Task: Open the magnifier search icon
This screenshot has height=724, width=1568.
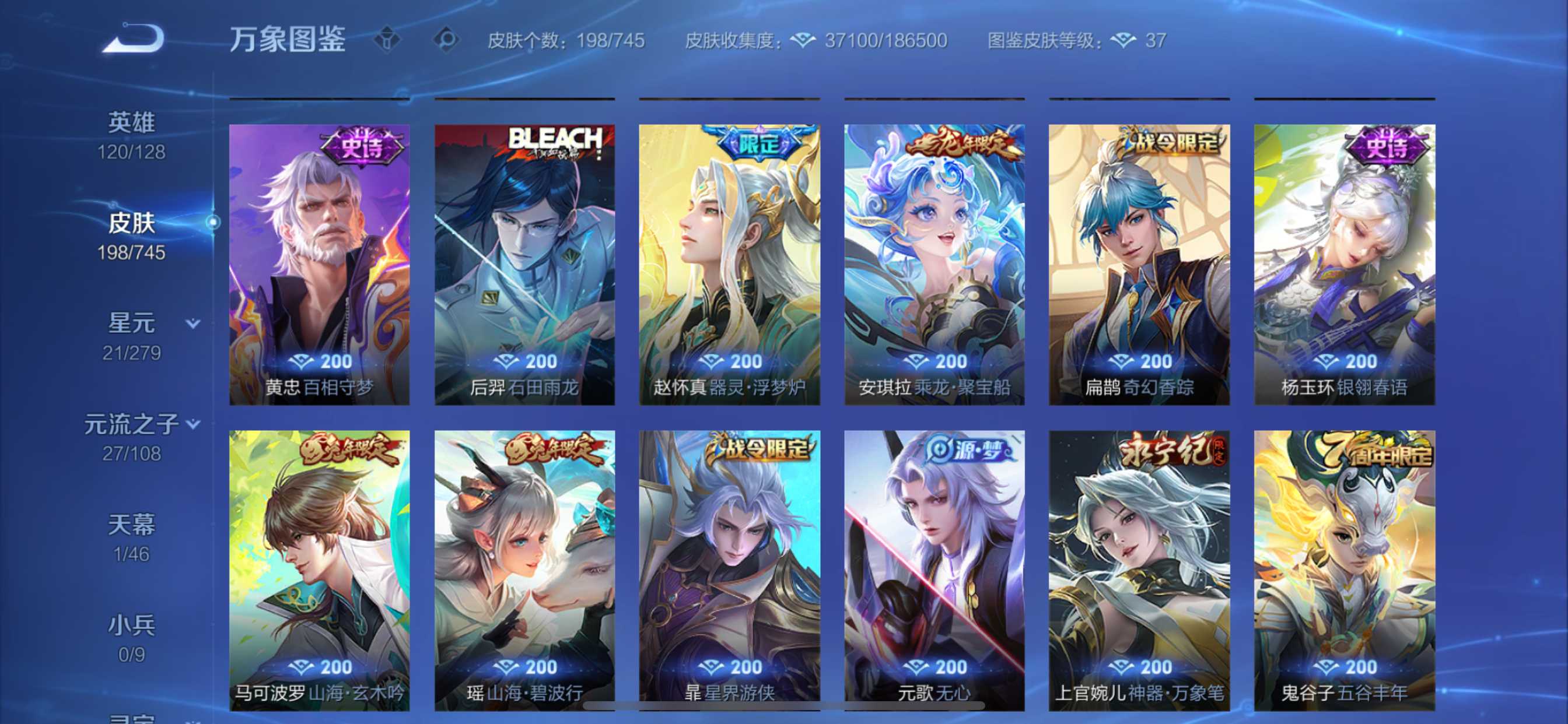Action: click(446, 40)
